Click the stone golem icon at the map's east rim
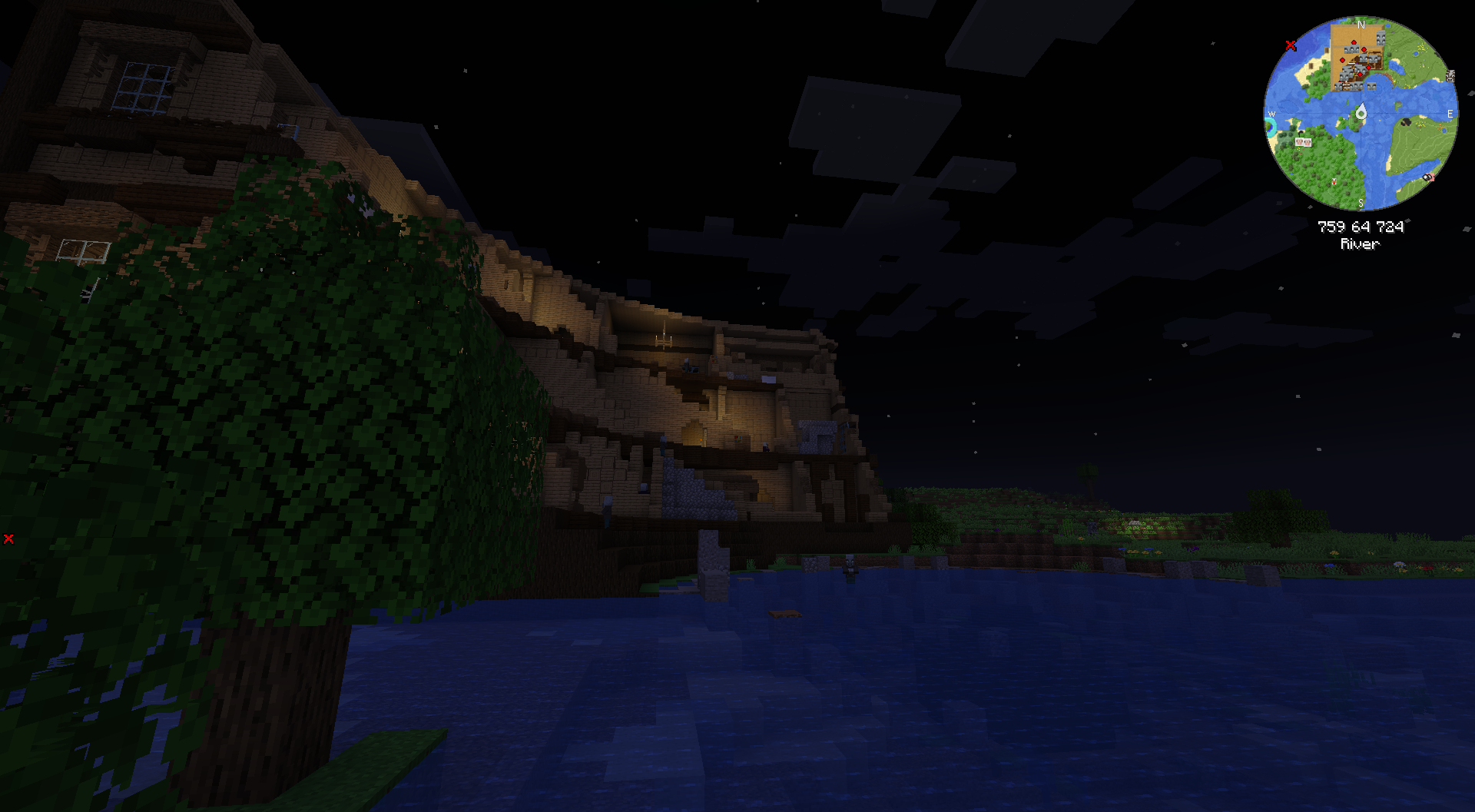This screenshot has height=812, width=1475. pos(1450,77)
